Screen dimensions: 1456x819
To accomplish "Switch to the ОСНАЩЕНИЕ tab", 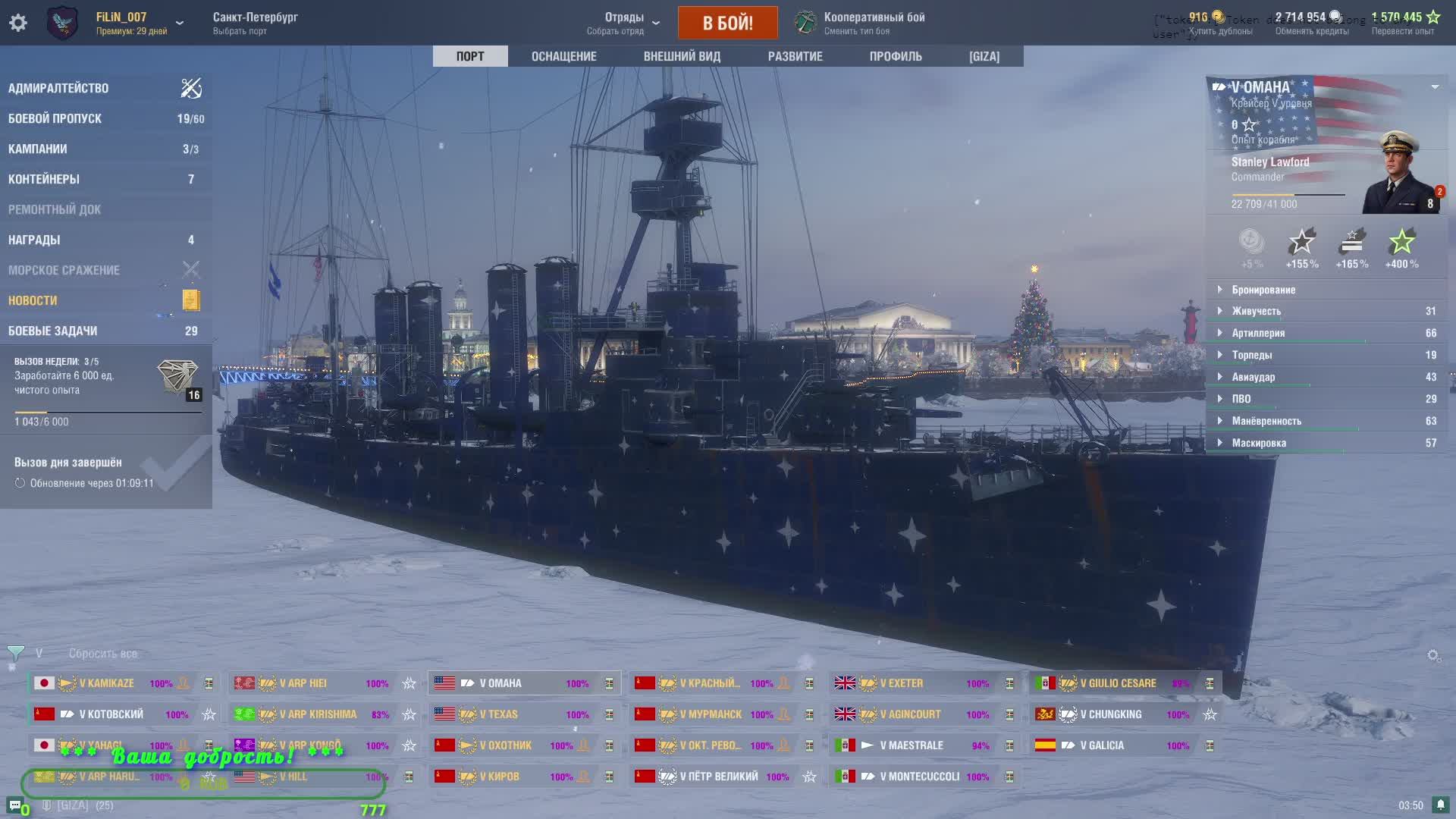I will (x=563, y=56).
